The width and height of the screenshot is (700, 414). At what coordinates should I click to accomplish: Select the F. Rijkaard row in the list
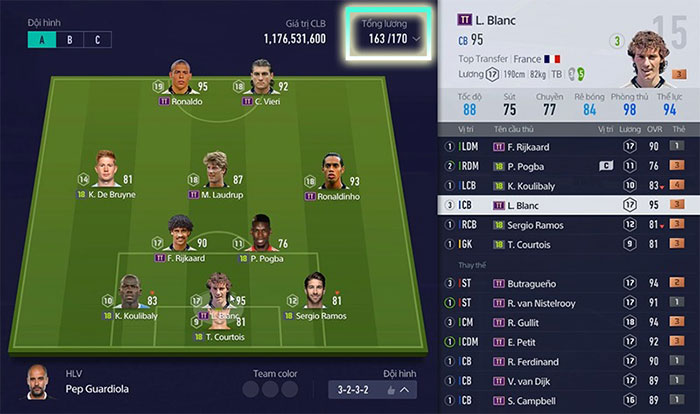[x=567, y=147]
